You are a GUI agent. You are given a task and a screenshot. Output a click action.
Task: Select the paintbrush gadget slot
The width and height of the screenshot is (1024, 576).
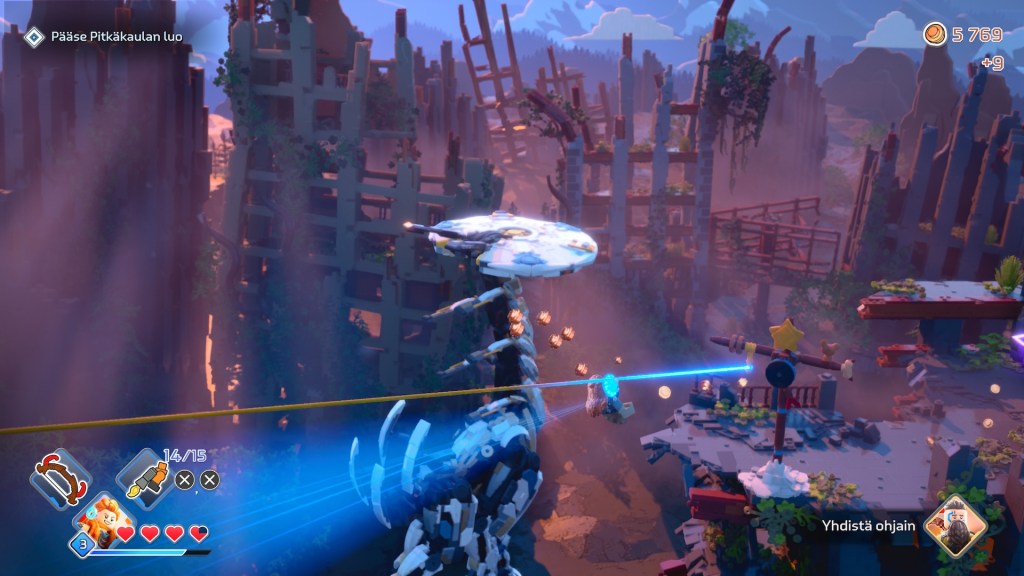click(x=146, y=478)
